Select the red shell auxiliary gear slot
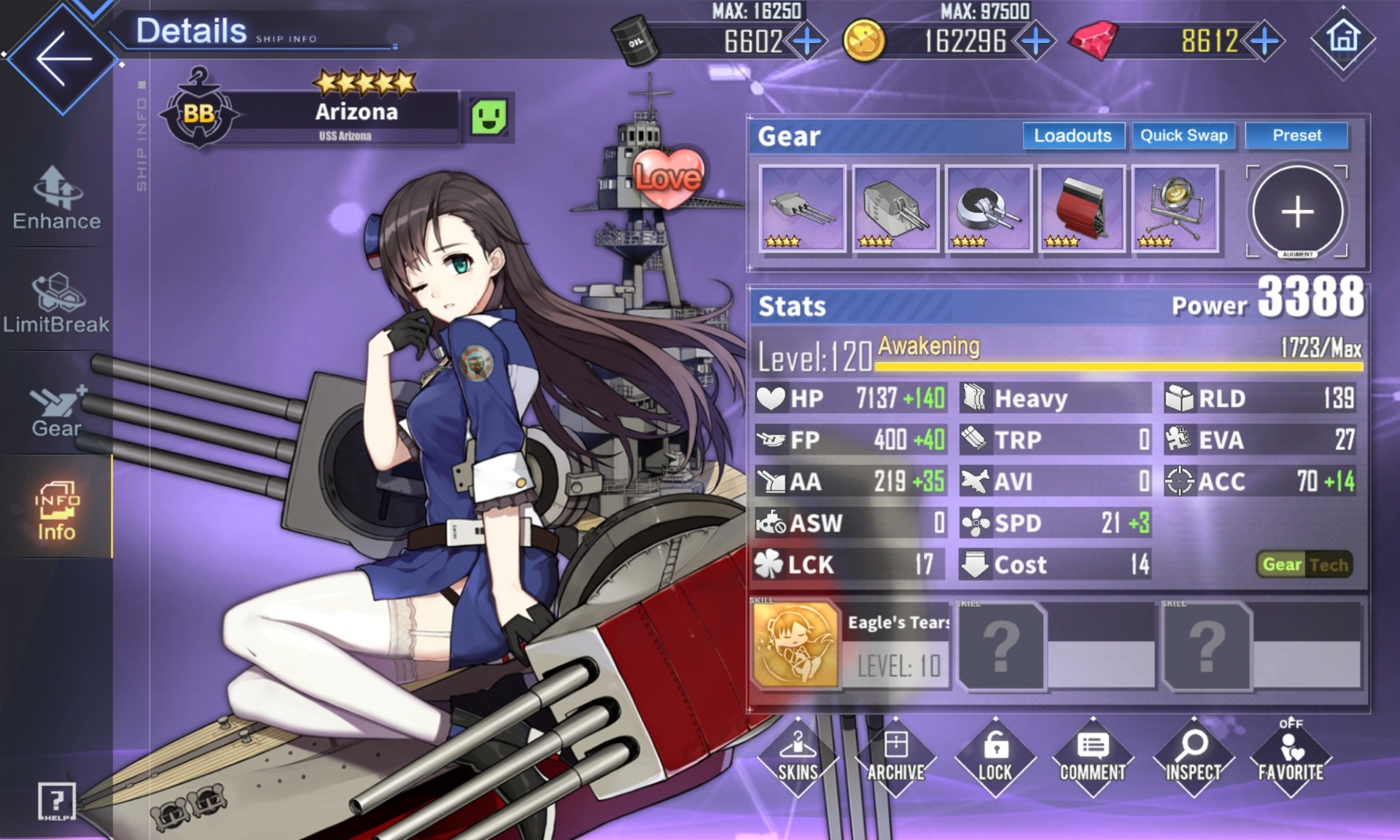The width and height of the screenshot is (1400, 840). click(x=1082, y=209)
